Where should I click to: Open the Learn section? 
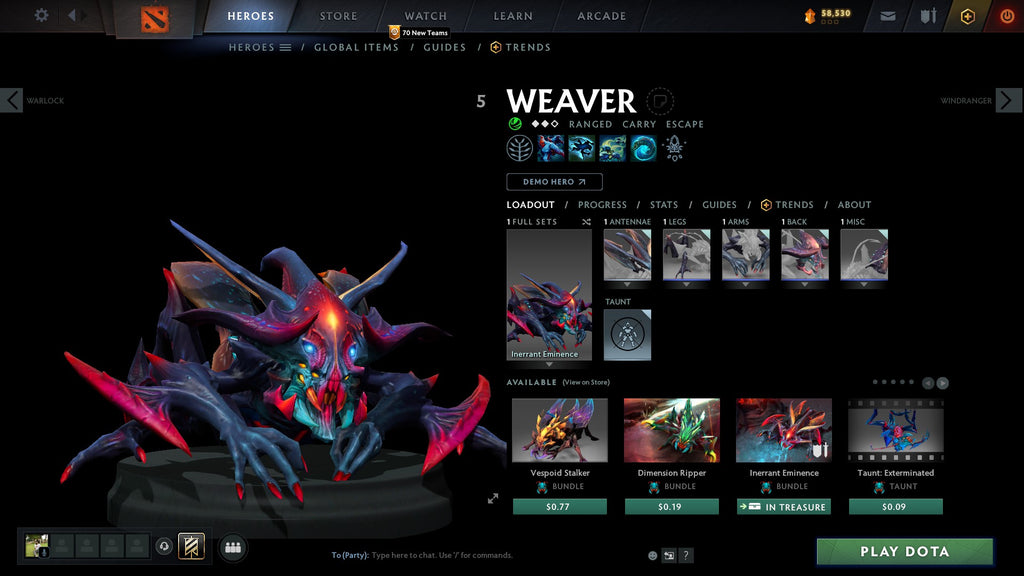(513, 16)
